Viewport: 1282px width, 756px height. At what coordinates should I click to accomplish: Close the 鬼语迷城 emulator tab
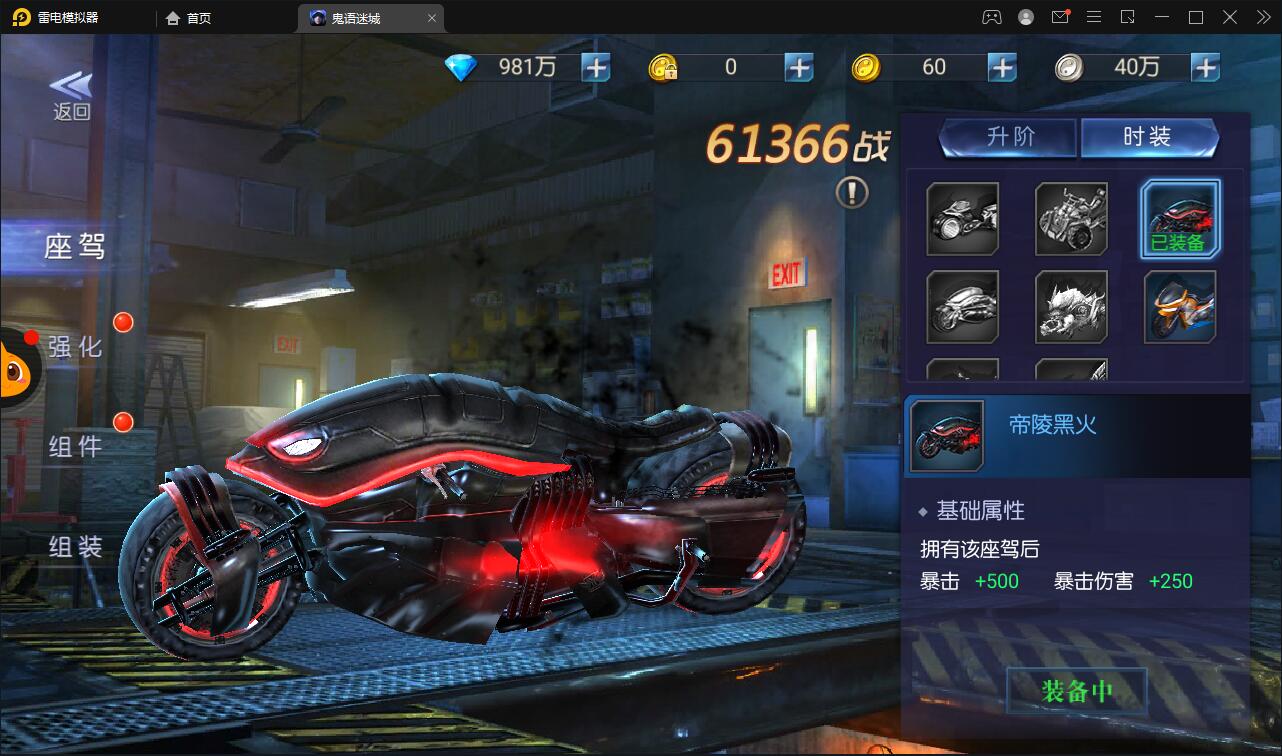pos(432,18)
